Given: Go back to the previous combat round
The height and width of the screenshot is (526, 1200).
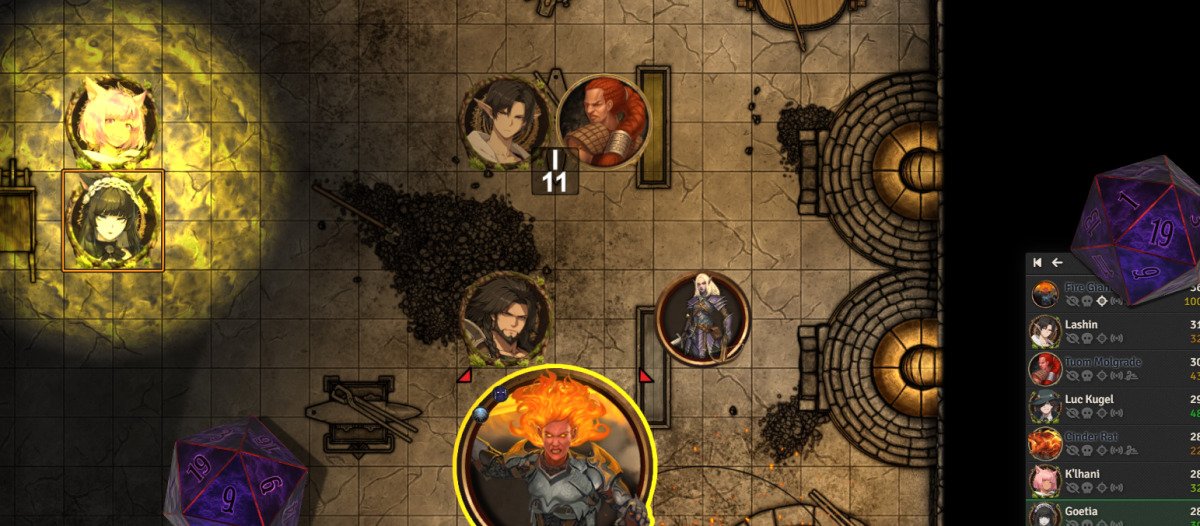Looking at the screenshot, I should [x=1038, y=262].
